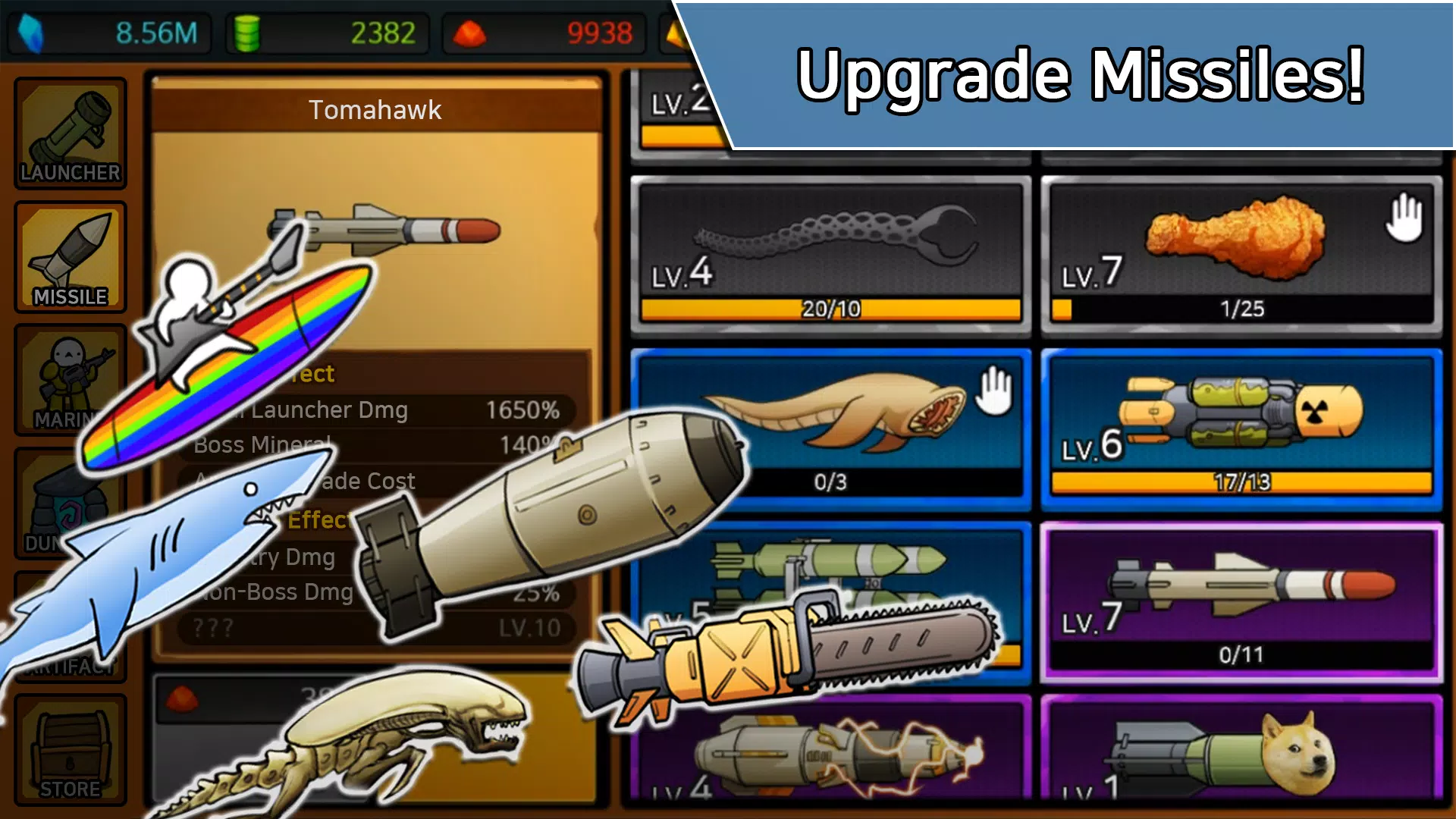Open the Launcher category in the sidebar

click(x=70, y=133)
